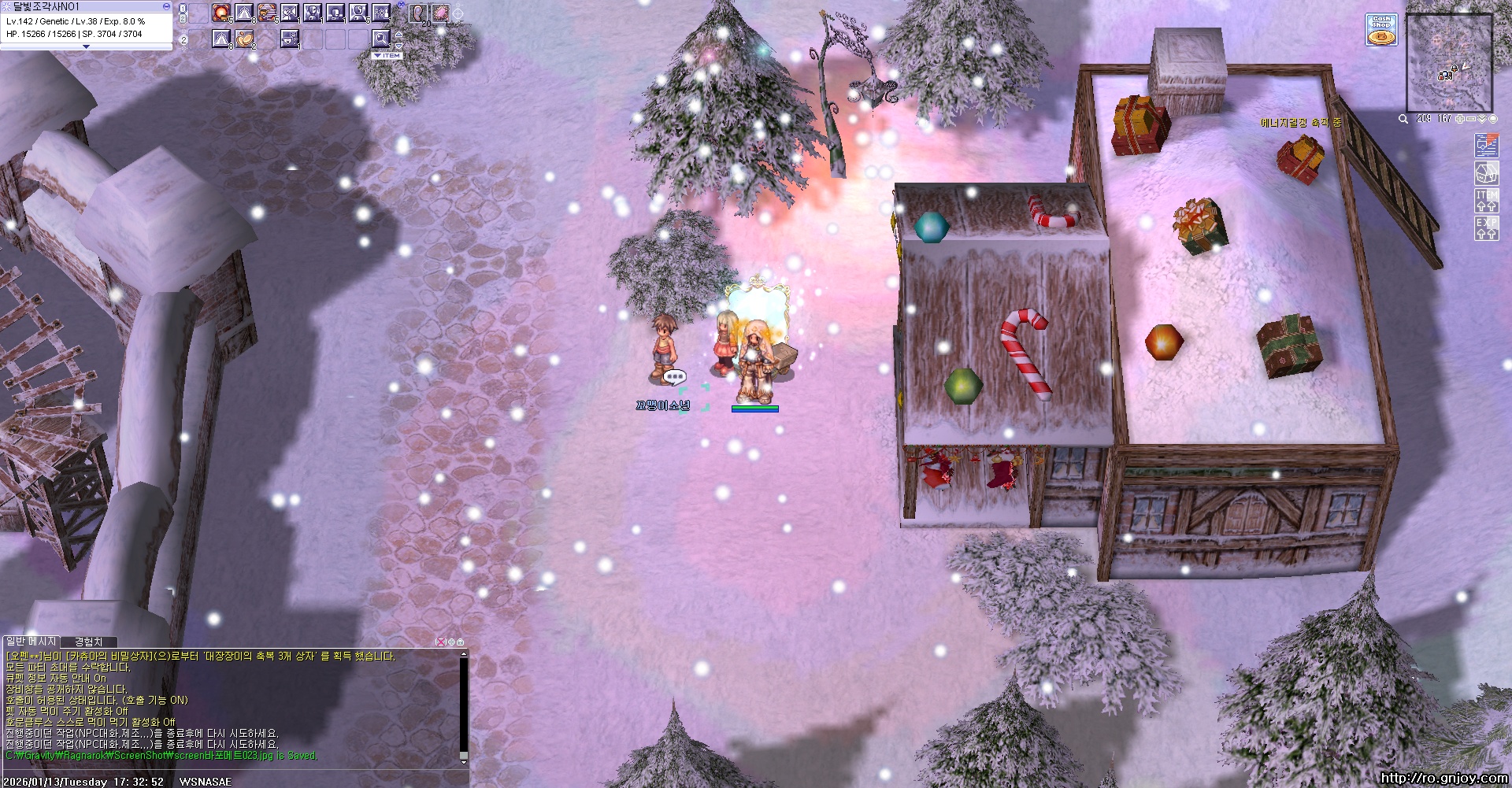Switch to the 경험치 chat tab
The height and width of the screenshot is (788, 1512).
point(88,642)
